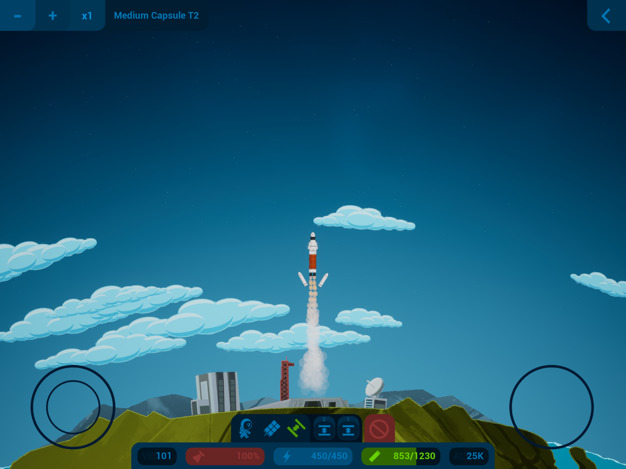Go back using the top-right arrow
Viewport: 626px width, 469px height.
(x=606, y=16)
